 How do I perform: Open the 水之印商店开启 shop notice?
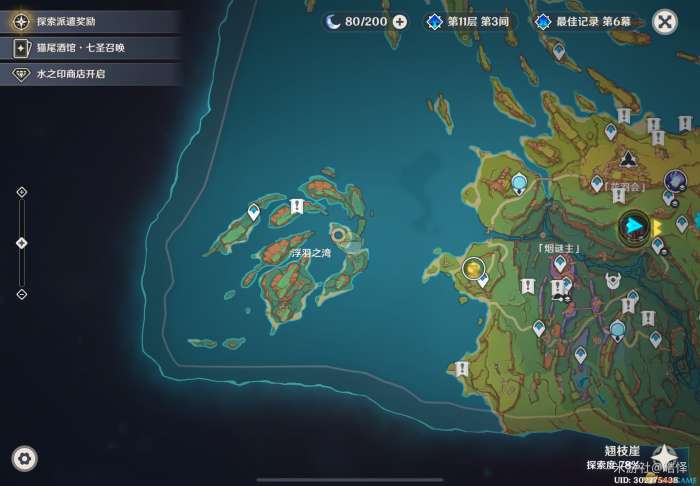point(90,73)
